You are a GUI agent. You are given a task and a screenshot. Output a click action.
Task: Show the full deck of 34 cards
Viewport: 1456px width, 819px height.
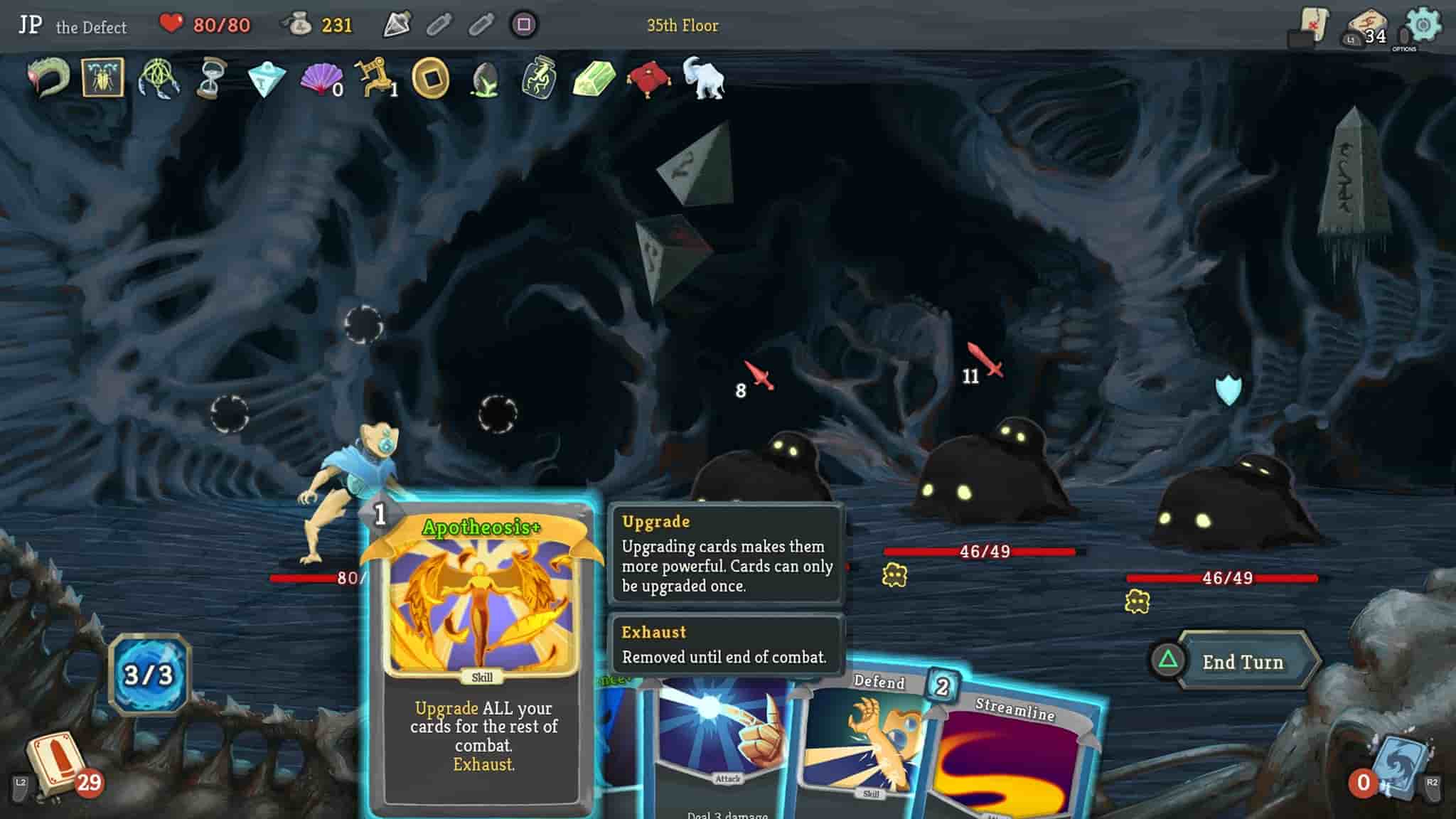point(1366,28)
